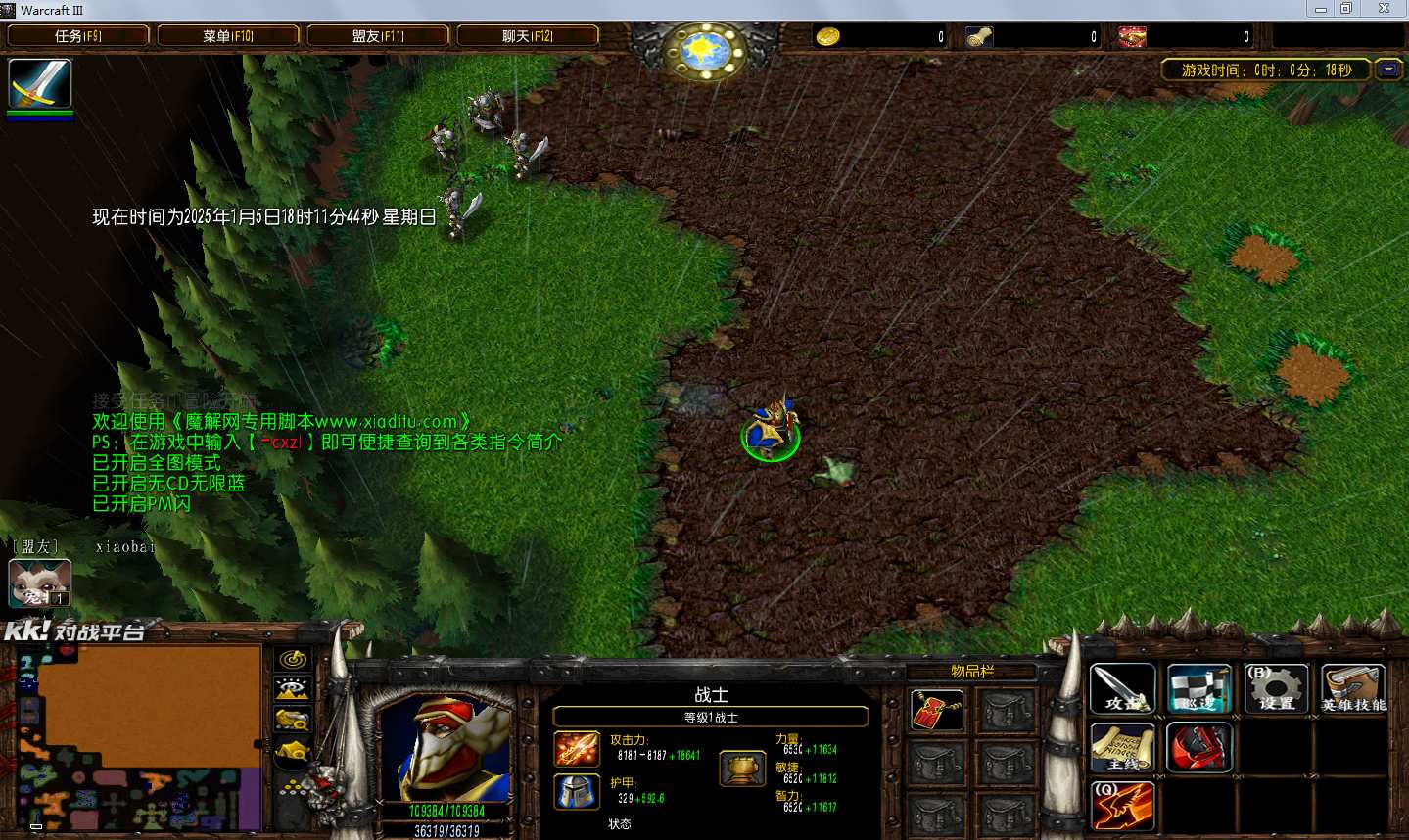Open the 聊天 (F12) chat log
This screenshot has width=1409, height=840.
tap(528, 36)
